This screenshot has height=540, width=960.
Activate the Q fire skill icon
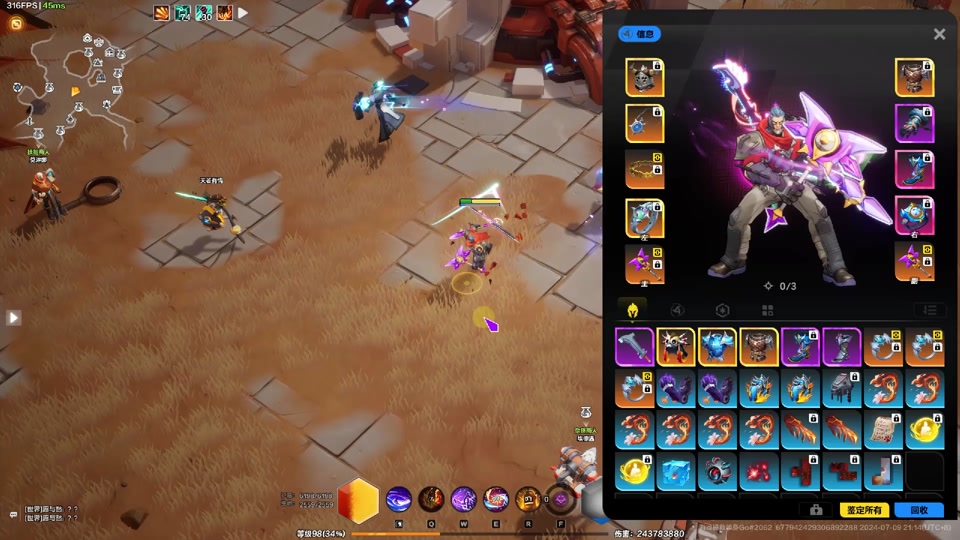tap(433, 498)
